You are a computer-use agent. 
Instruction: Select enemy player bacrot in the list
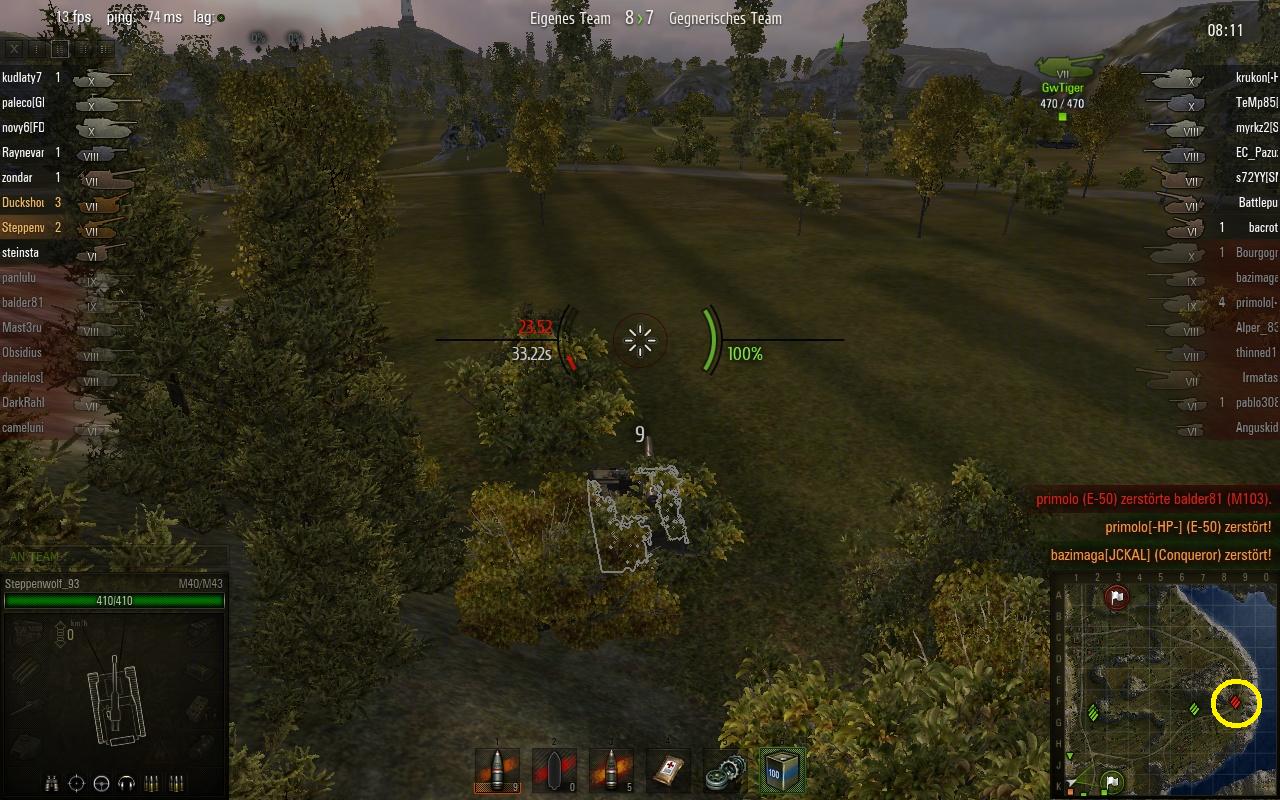click(x=1263, y=228)
